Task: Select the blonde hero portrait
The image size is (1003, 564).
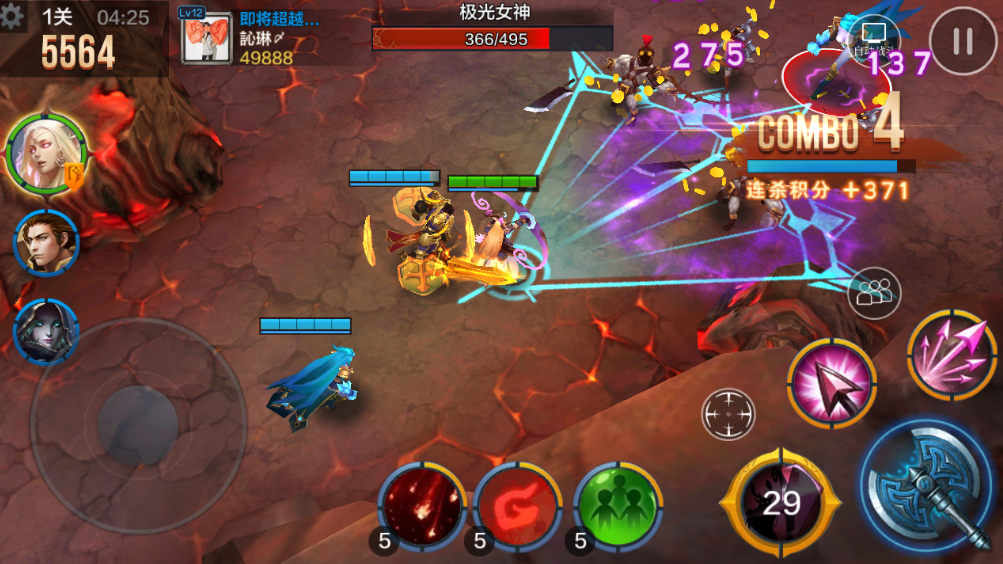Action: coord(45,155)
